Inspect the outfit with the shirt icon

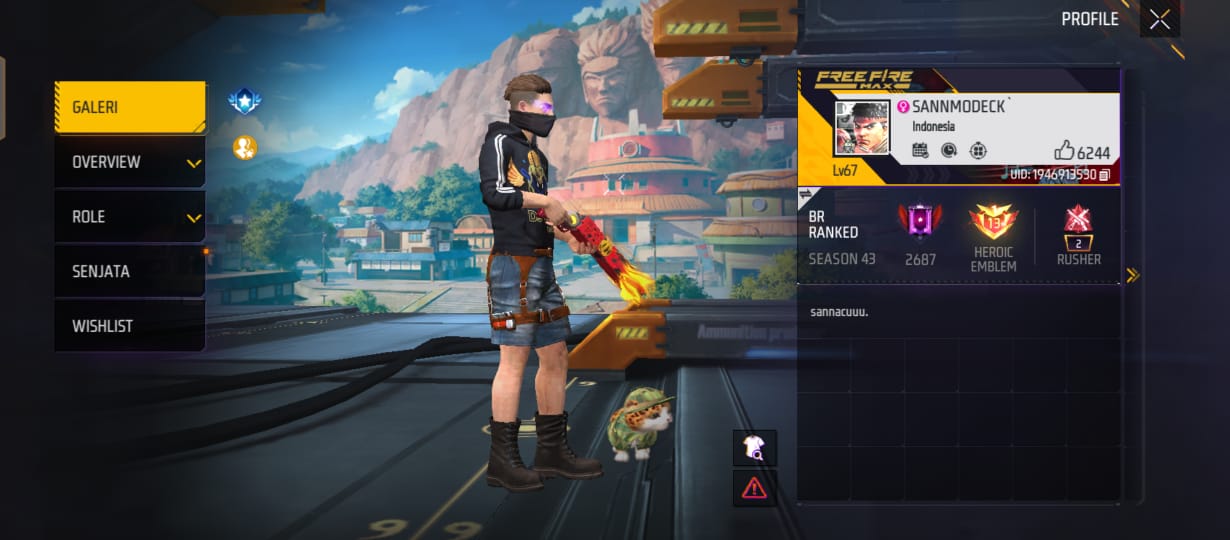click(x=754, y=448)
